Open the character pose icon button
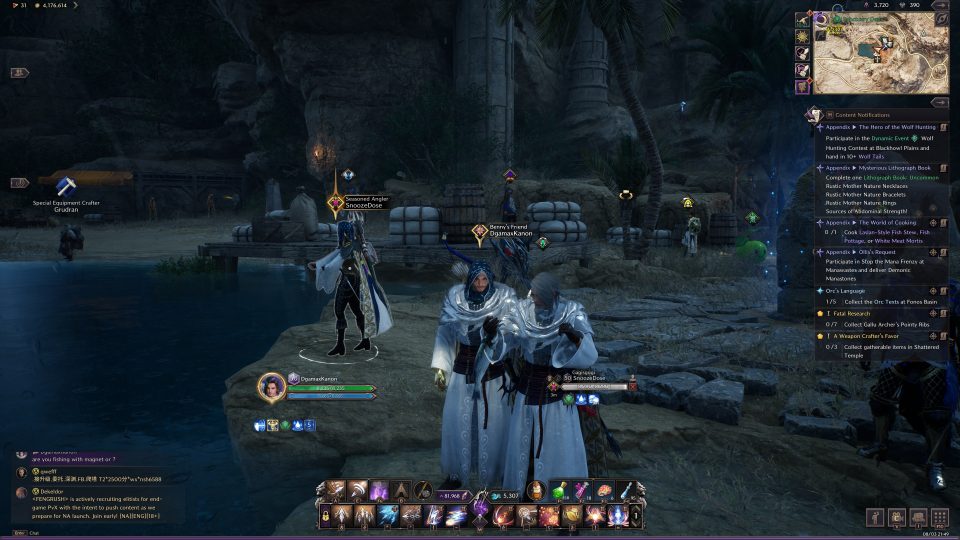Screen dimensions: 960x540 [875, 517]
